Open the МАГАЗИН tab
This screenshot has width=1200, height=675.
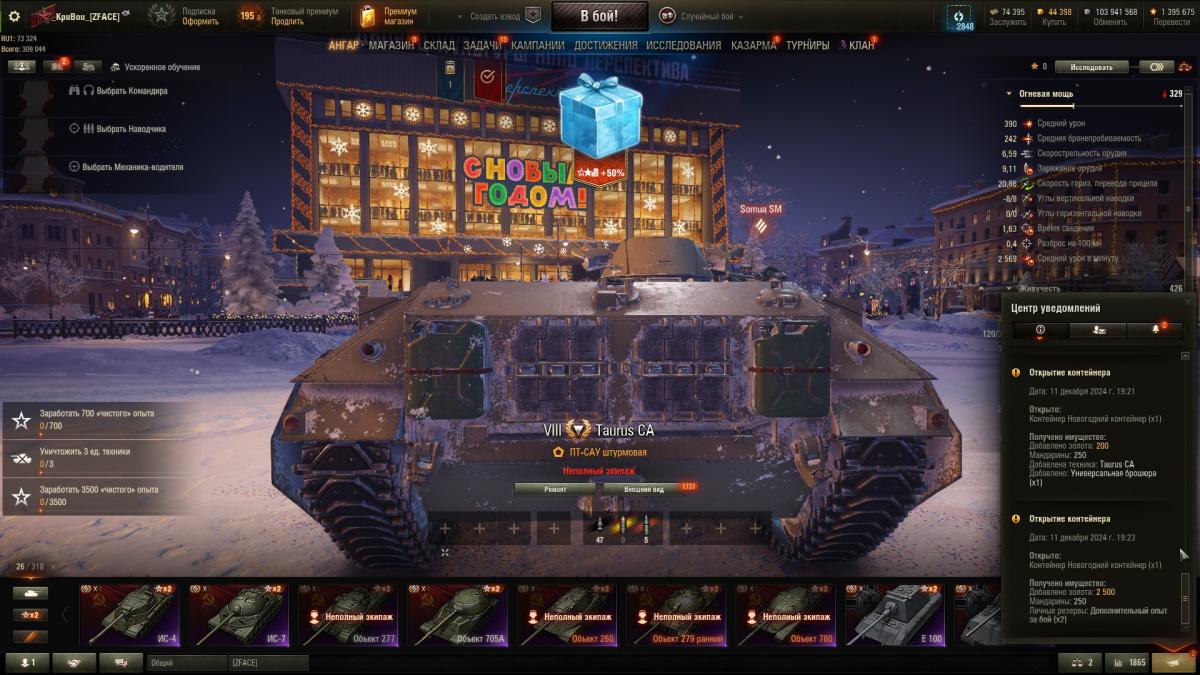pos(391,45)
